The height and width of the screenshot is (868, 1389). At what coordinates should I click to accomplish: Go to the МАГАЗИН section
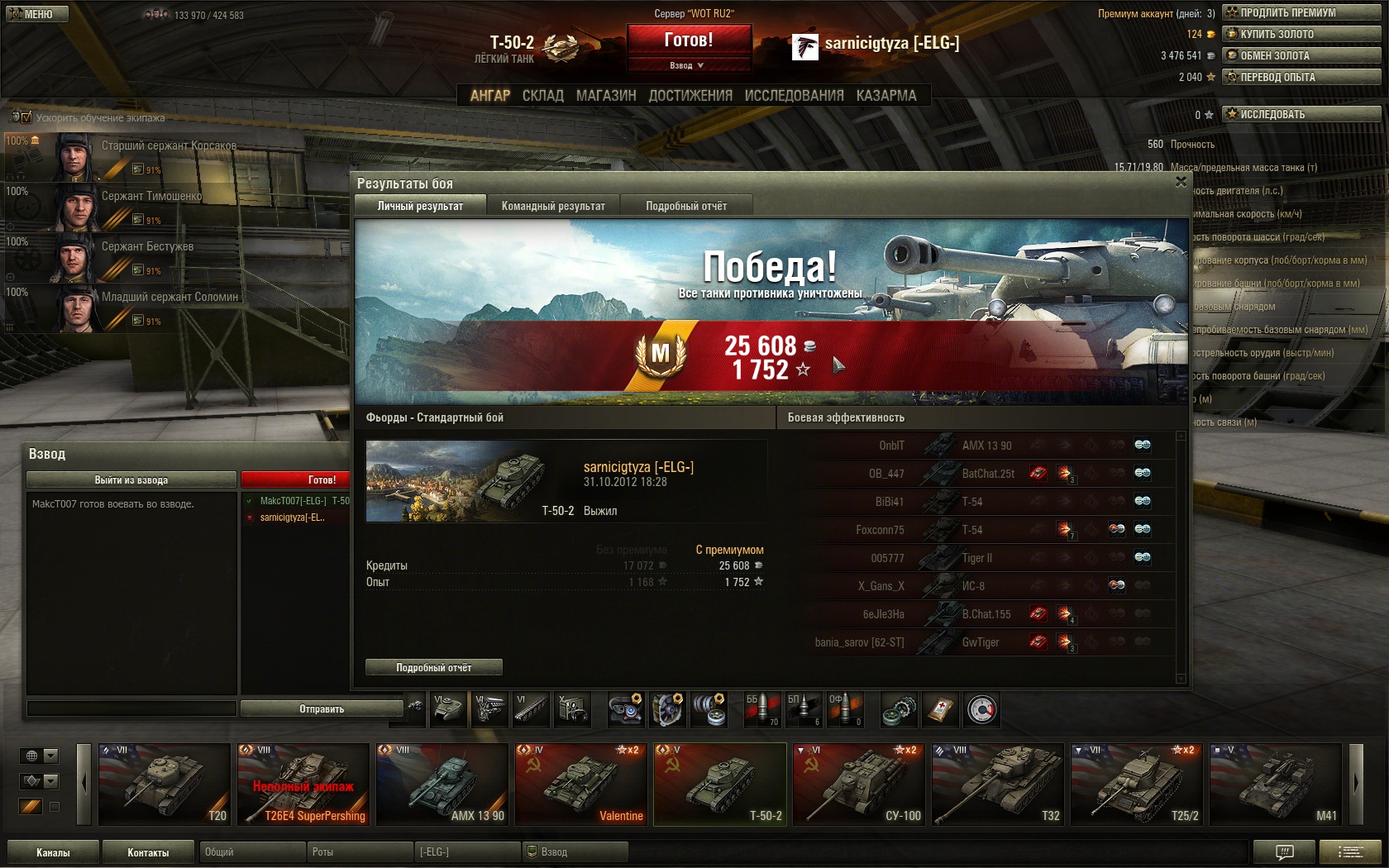pyautogui.click(x=606, y=96)
